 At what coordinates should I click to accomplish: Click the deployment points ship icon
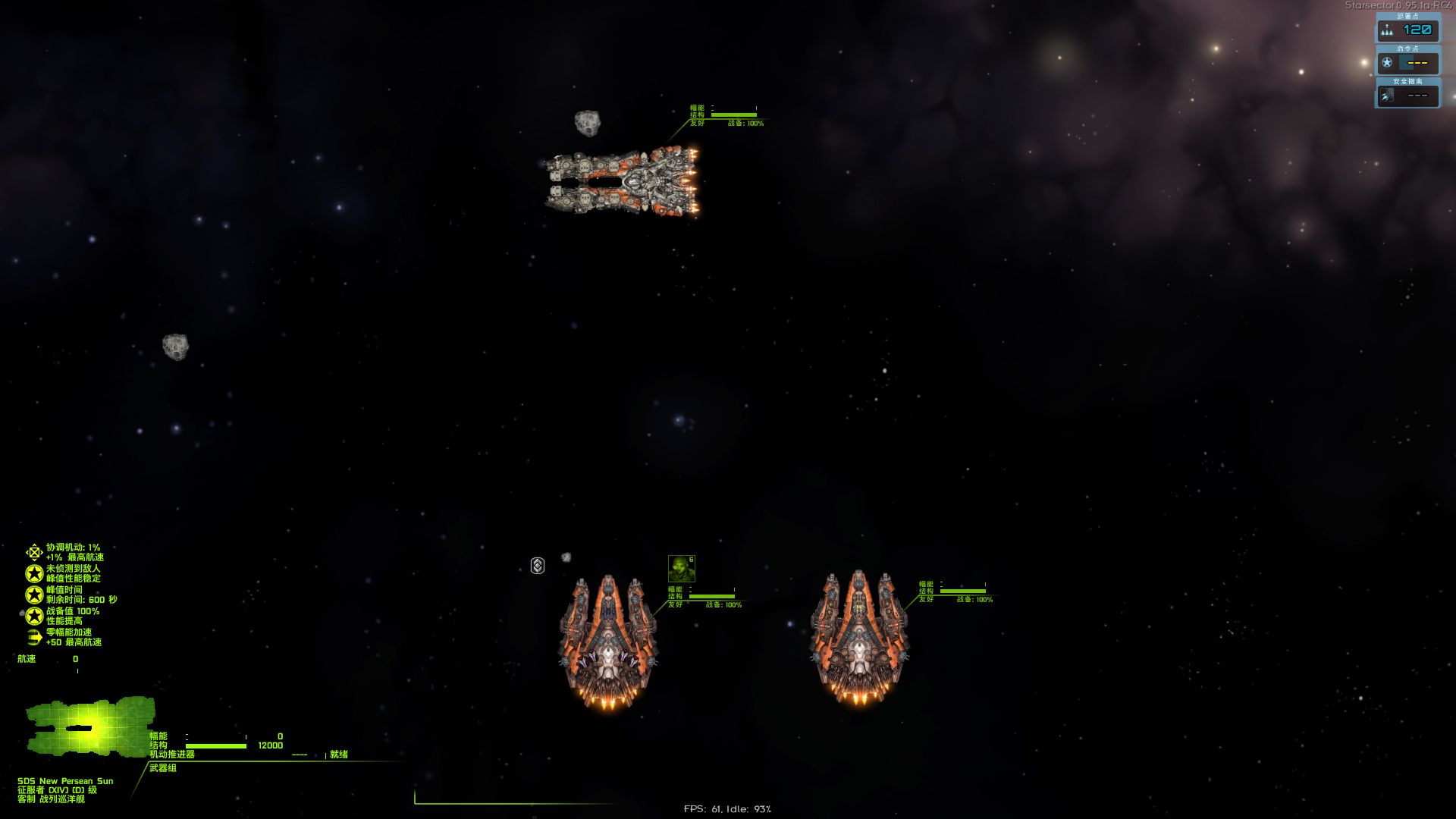click(1387, 30)
